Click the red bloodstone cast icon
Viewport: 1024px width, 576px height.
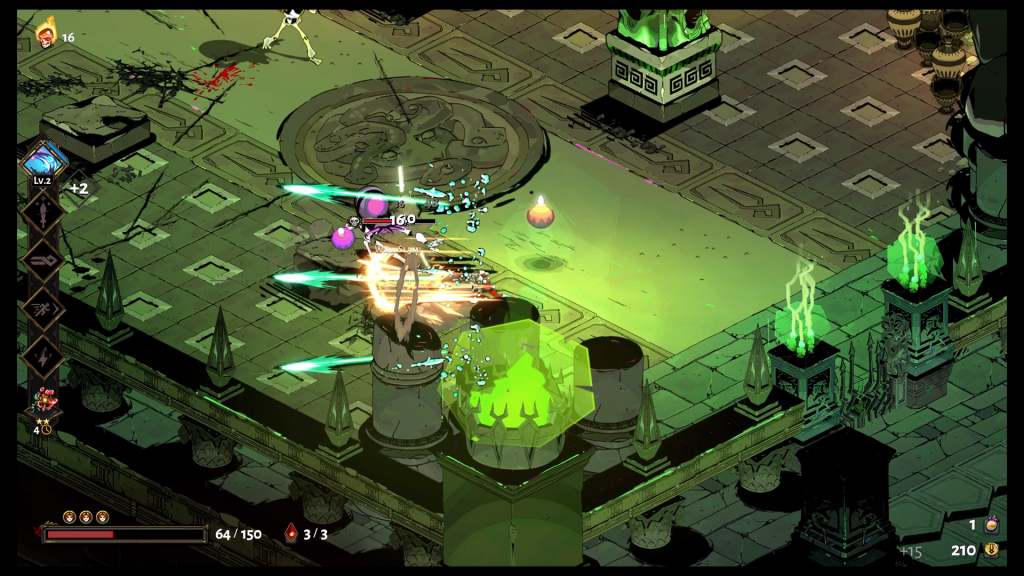(x=291, y=533)
